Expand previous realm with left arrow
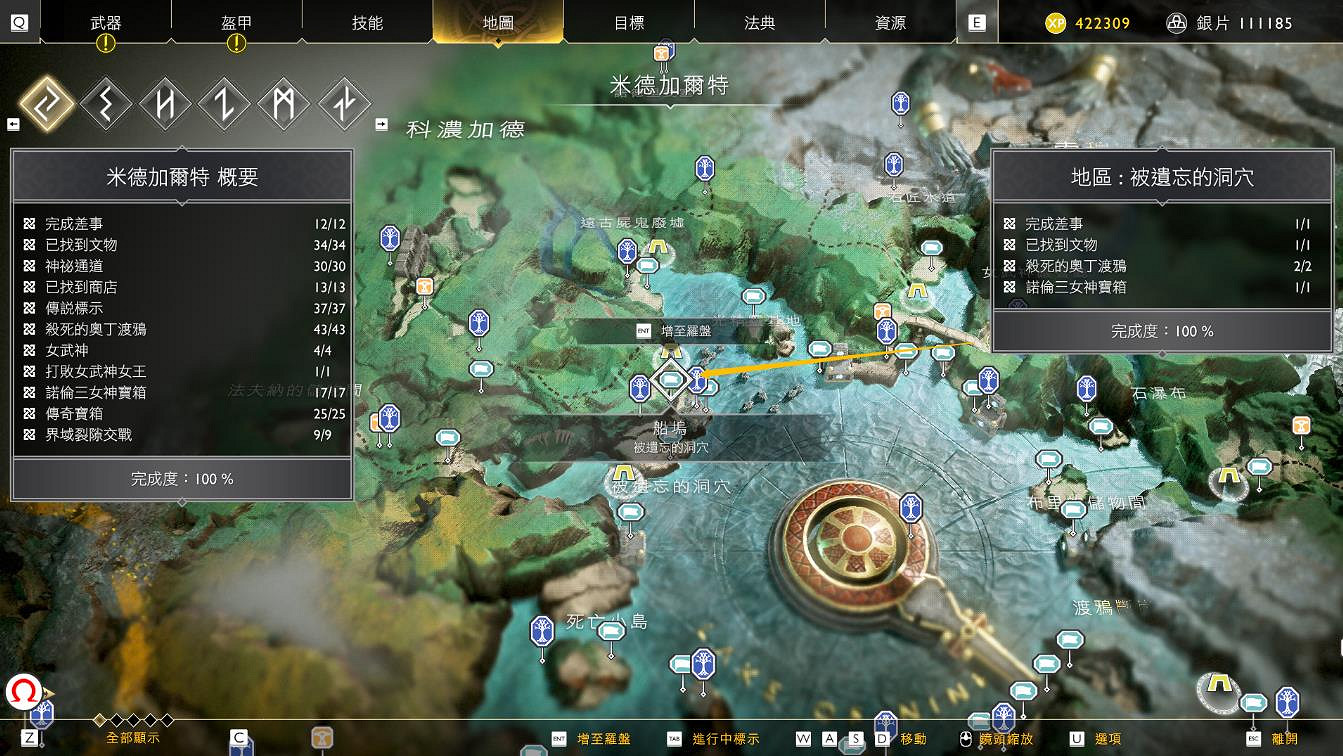This screenshot has width=1343, height=756. (14, 122)
